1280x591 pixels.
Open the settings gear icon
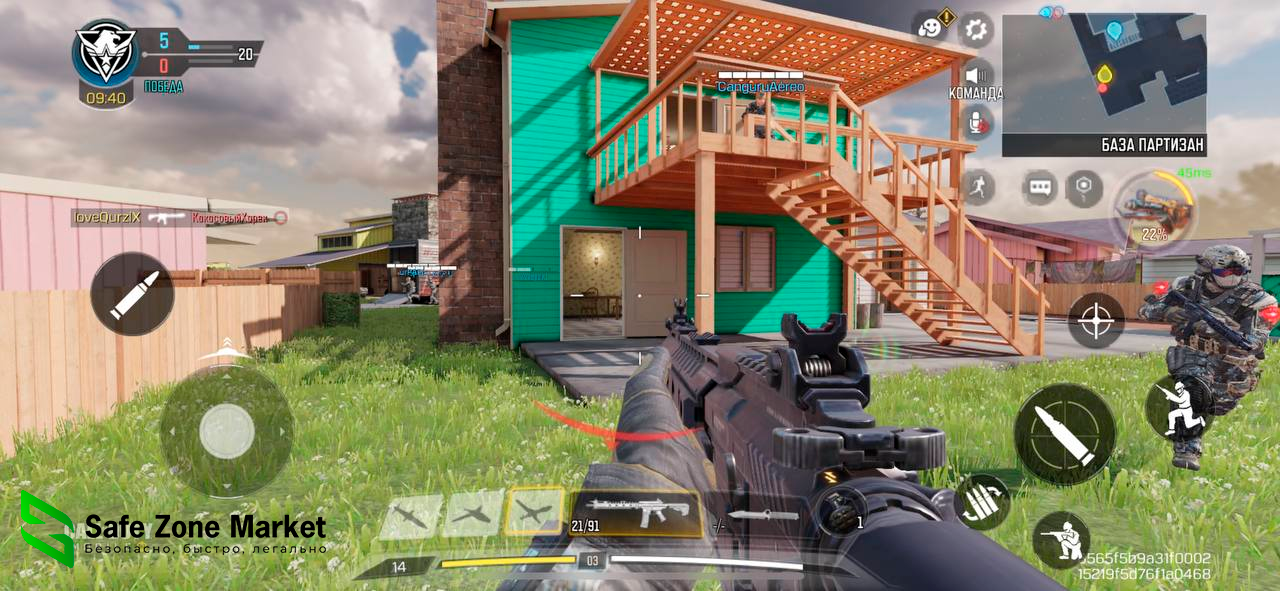[x=976, y=29]
